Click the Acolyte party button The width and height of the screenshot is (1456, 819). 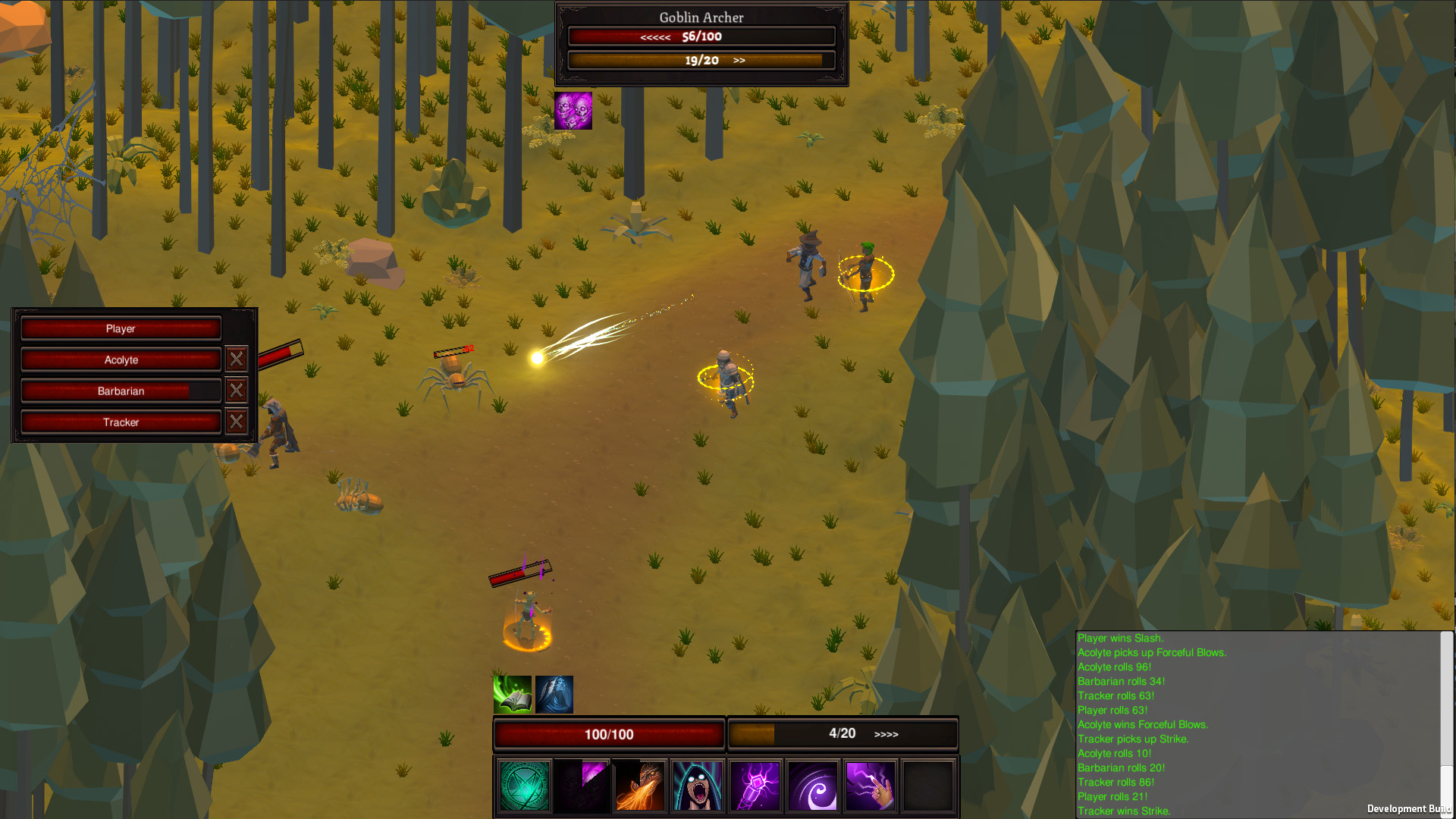(x=121, y=359)
